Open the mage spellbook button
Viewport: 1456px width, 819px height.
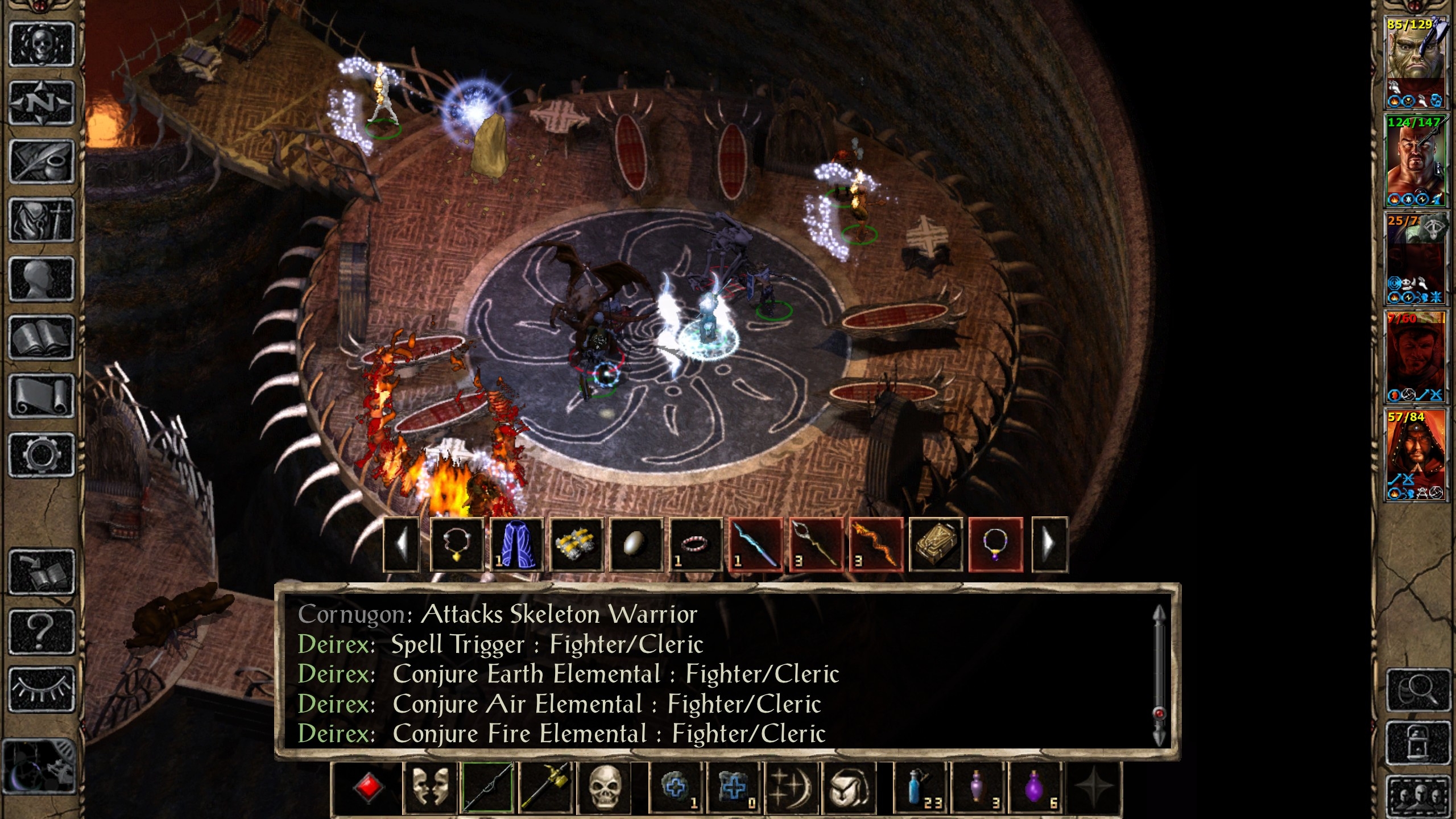coord(42,338)
